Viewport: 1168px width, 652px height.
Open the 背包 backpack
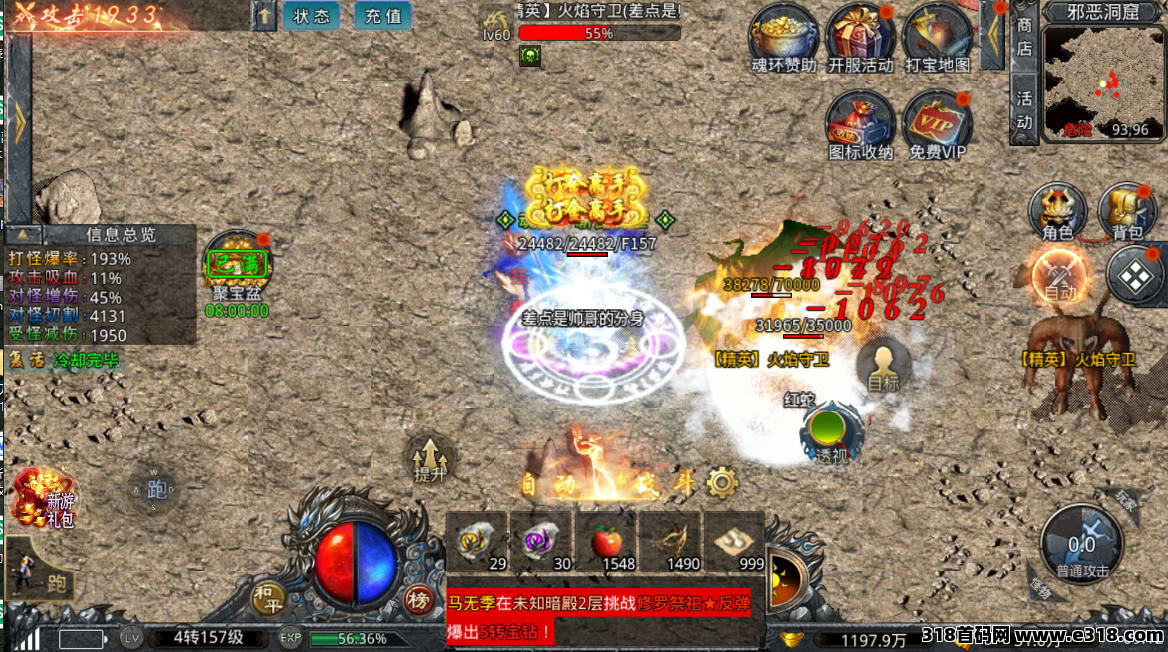coord(1127,211)
